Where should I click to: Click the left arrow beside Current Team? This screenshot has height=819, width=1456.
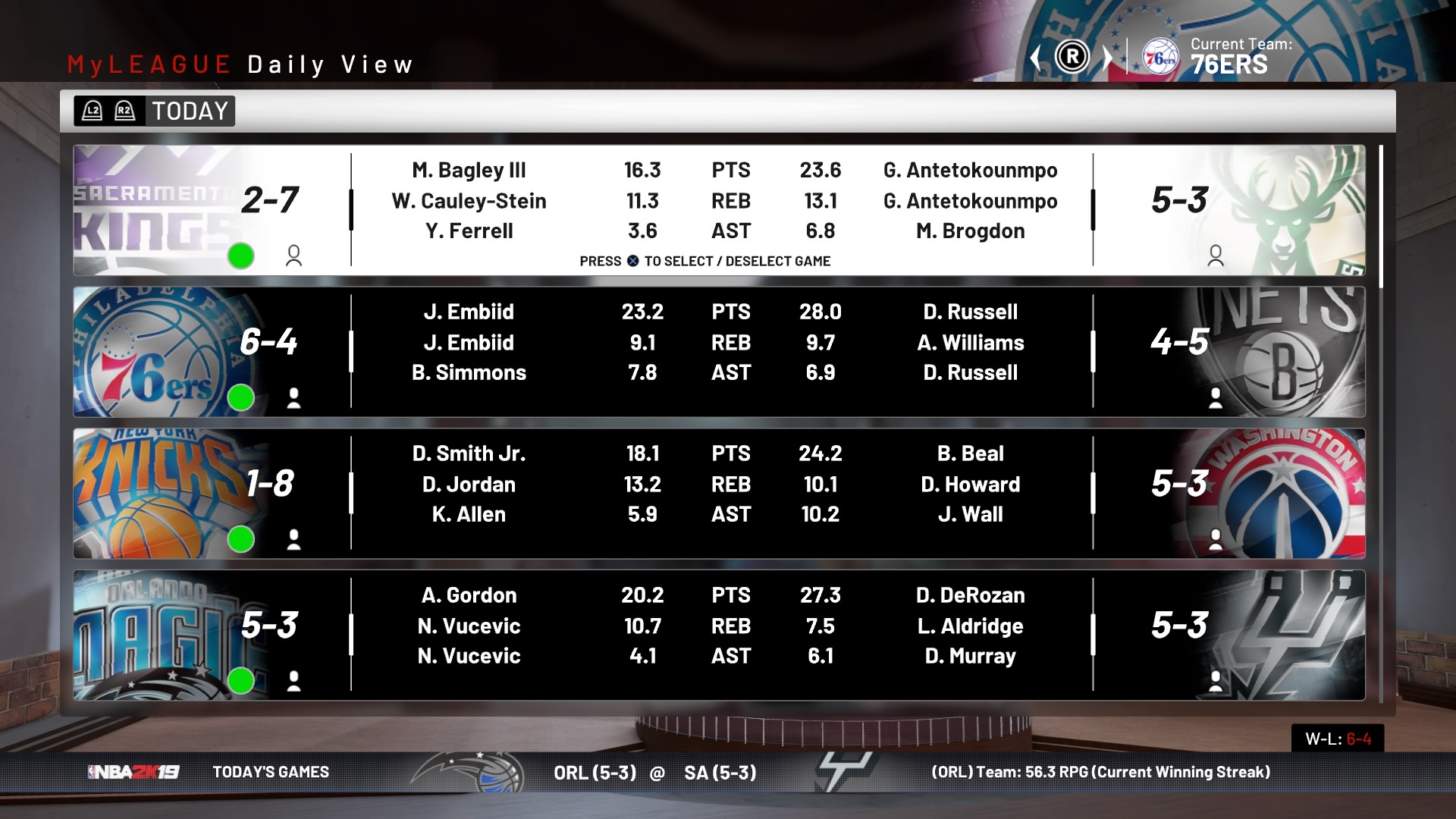click(1036, 57)
